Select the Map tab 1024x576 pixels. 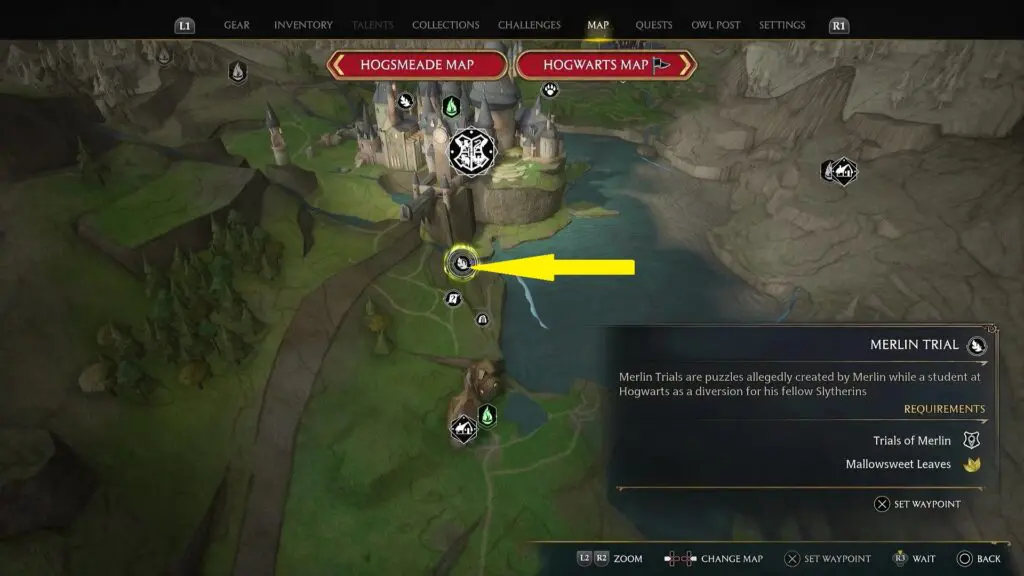tap(598, 25)
